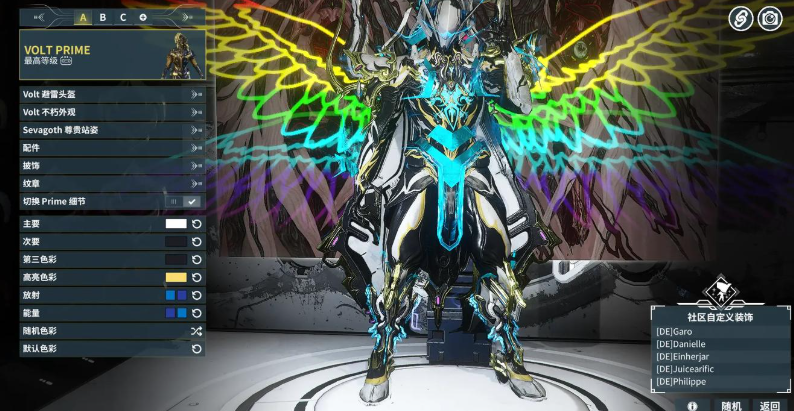Switch to appearance config B tab
794x411 pixels.
pos(102,17)
